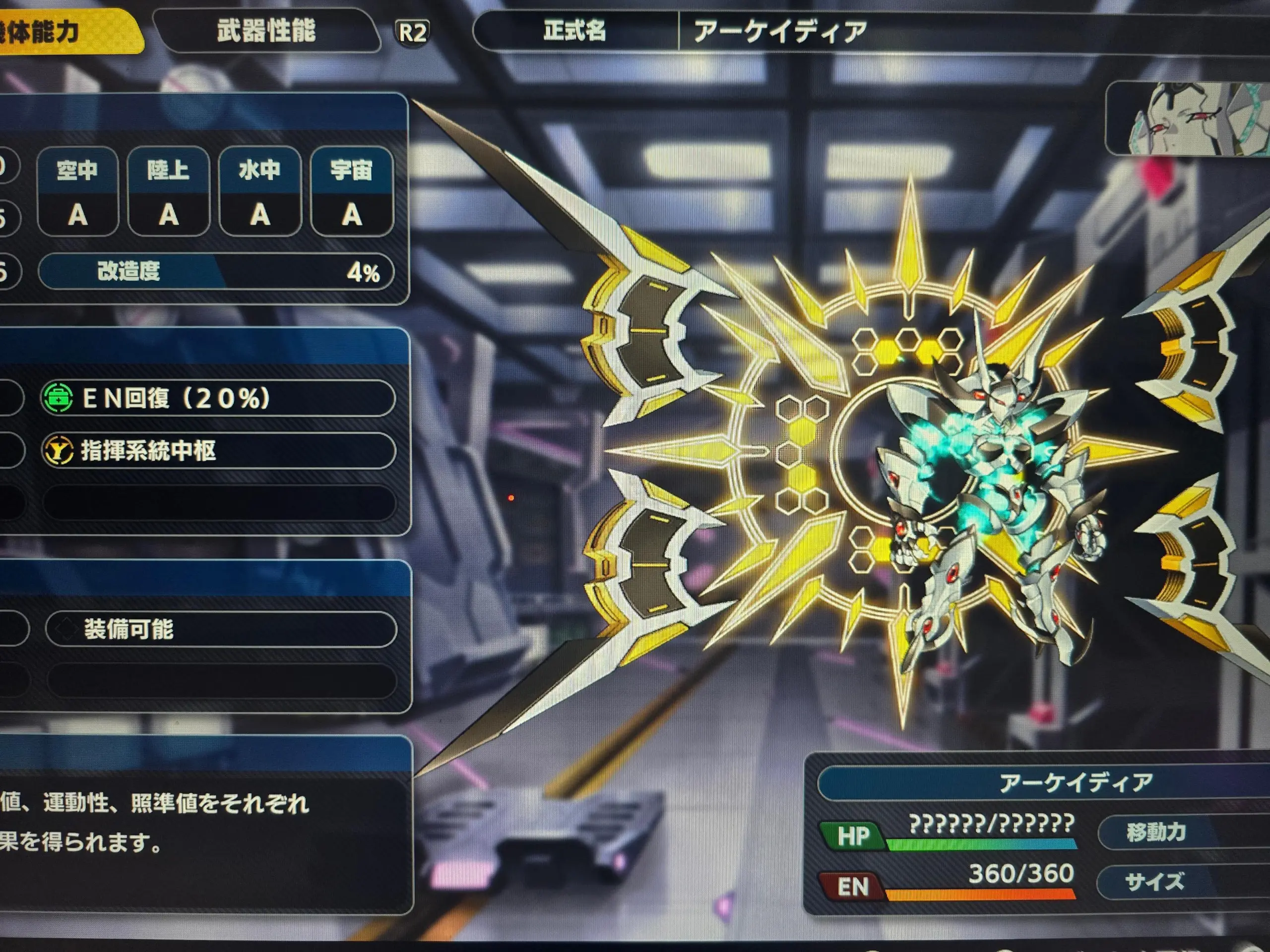Click the 改造度 upgrade bar
This screenshot has height=952, width=1270.
(216, 271)
